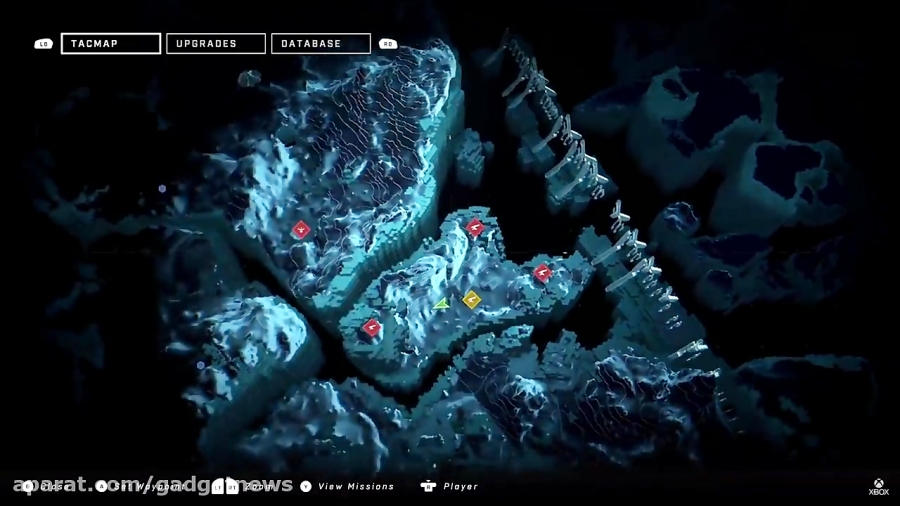Switch to the TACMAP tab
This screenshot has height=506, width=900.
click(110, 44)
